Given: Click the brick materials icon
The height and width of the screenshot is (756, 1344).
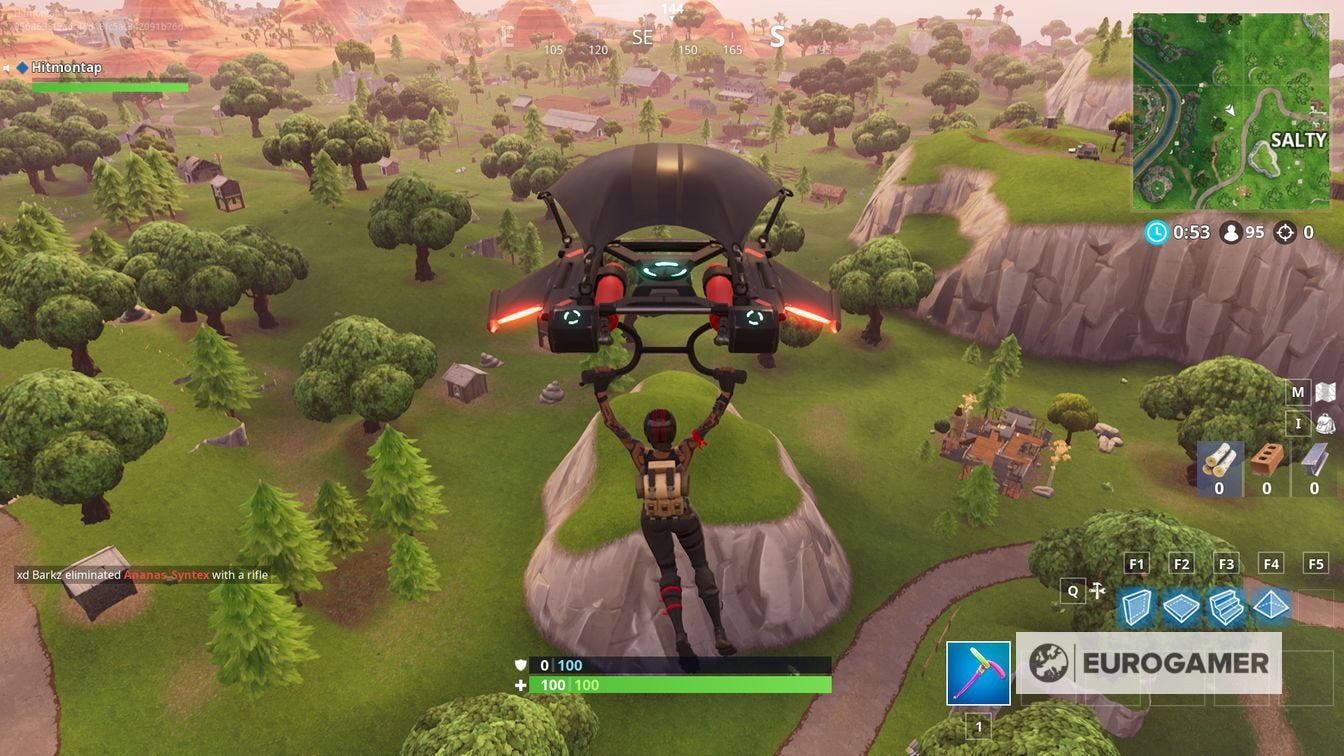Looking at the screenshot, I should 1267,456.
